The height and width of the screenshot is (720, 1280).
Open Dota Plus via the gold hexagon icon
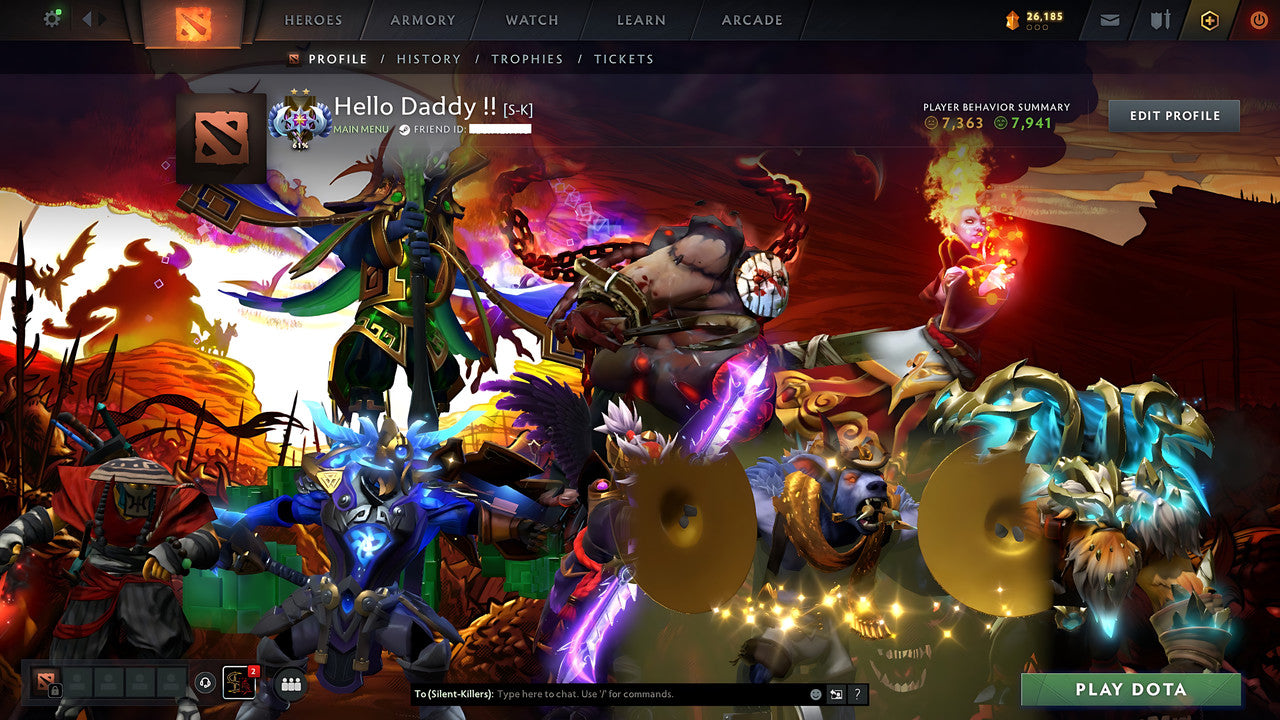pyautogui.click(x=1210, y=19)
